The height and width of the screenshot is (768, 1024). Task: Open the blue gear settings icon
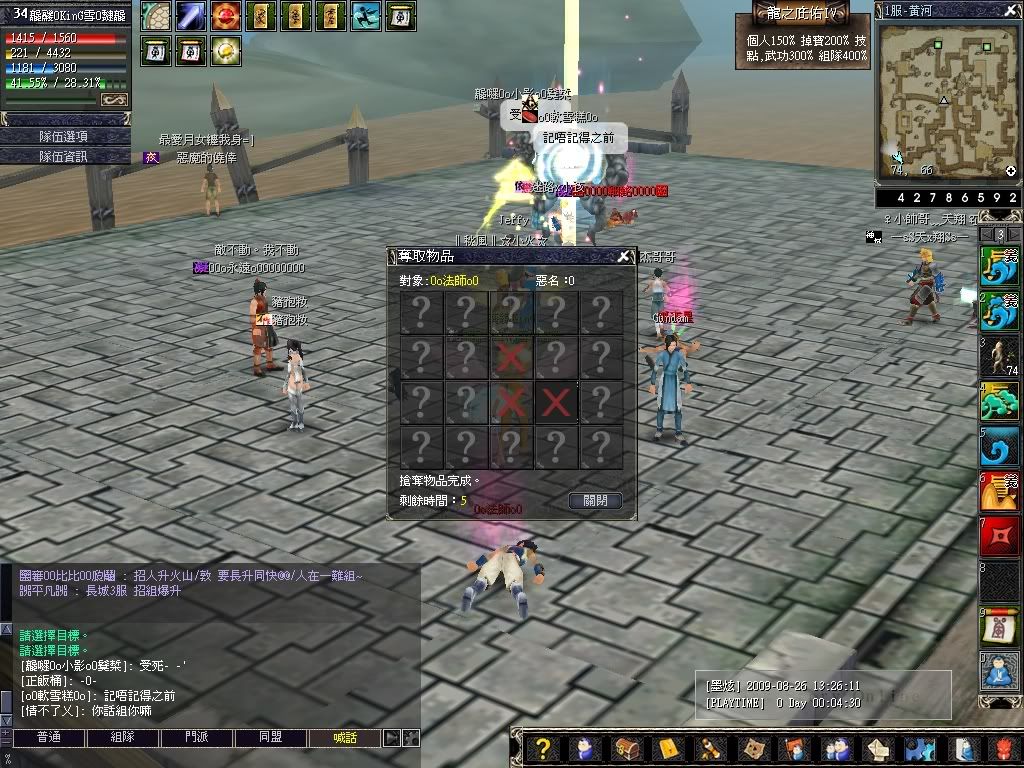(x=919, y=749)
